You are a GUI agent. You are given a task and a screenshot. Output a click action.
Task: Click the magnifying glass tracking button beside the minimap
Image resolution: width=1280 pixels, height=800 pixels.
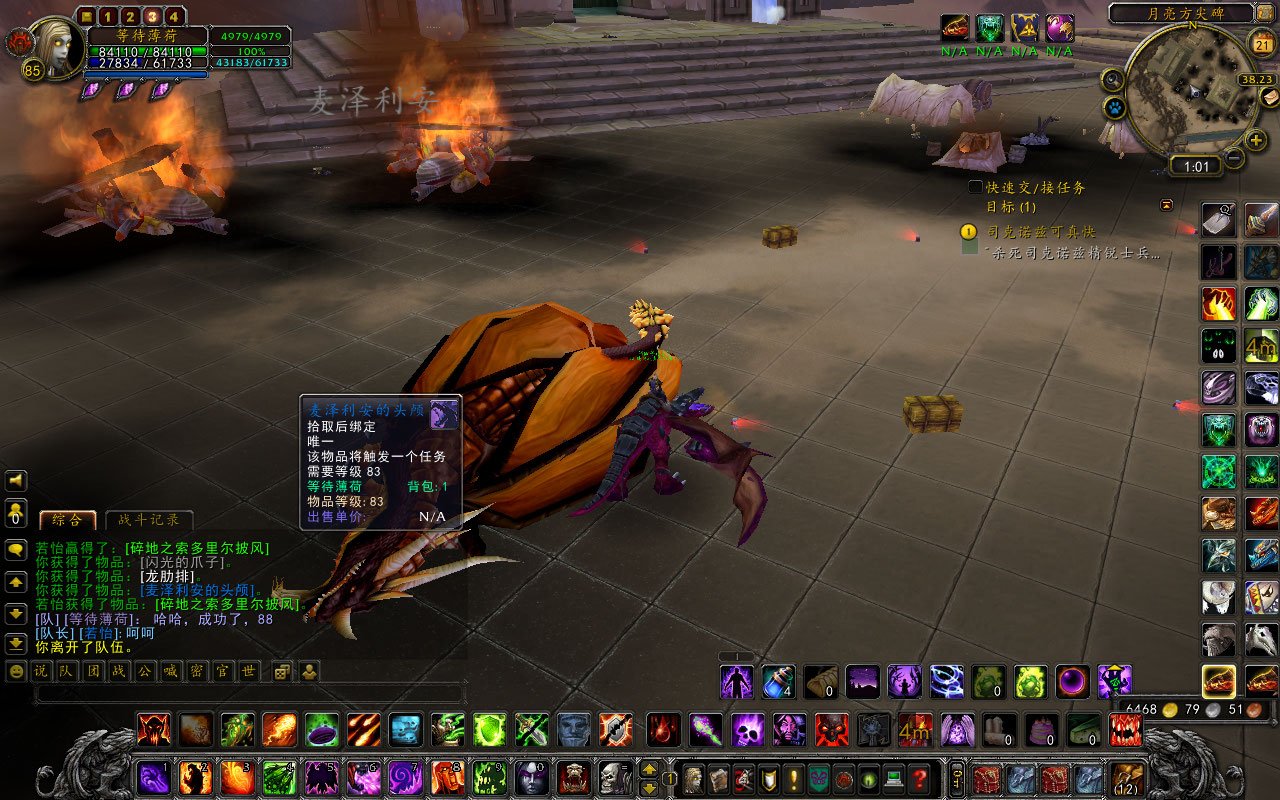coord(1112,78)
